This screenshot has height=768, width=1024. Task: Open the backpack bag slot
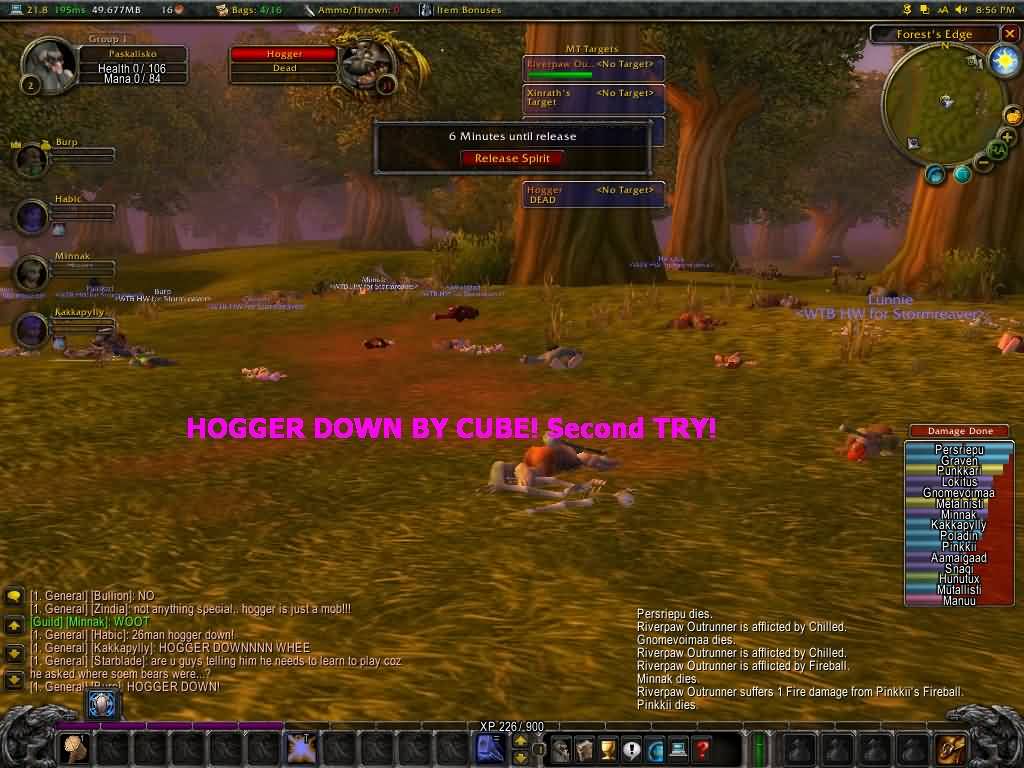click(950, 748)
